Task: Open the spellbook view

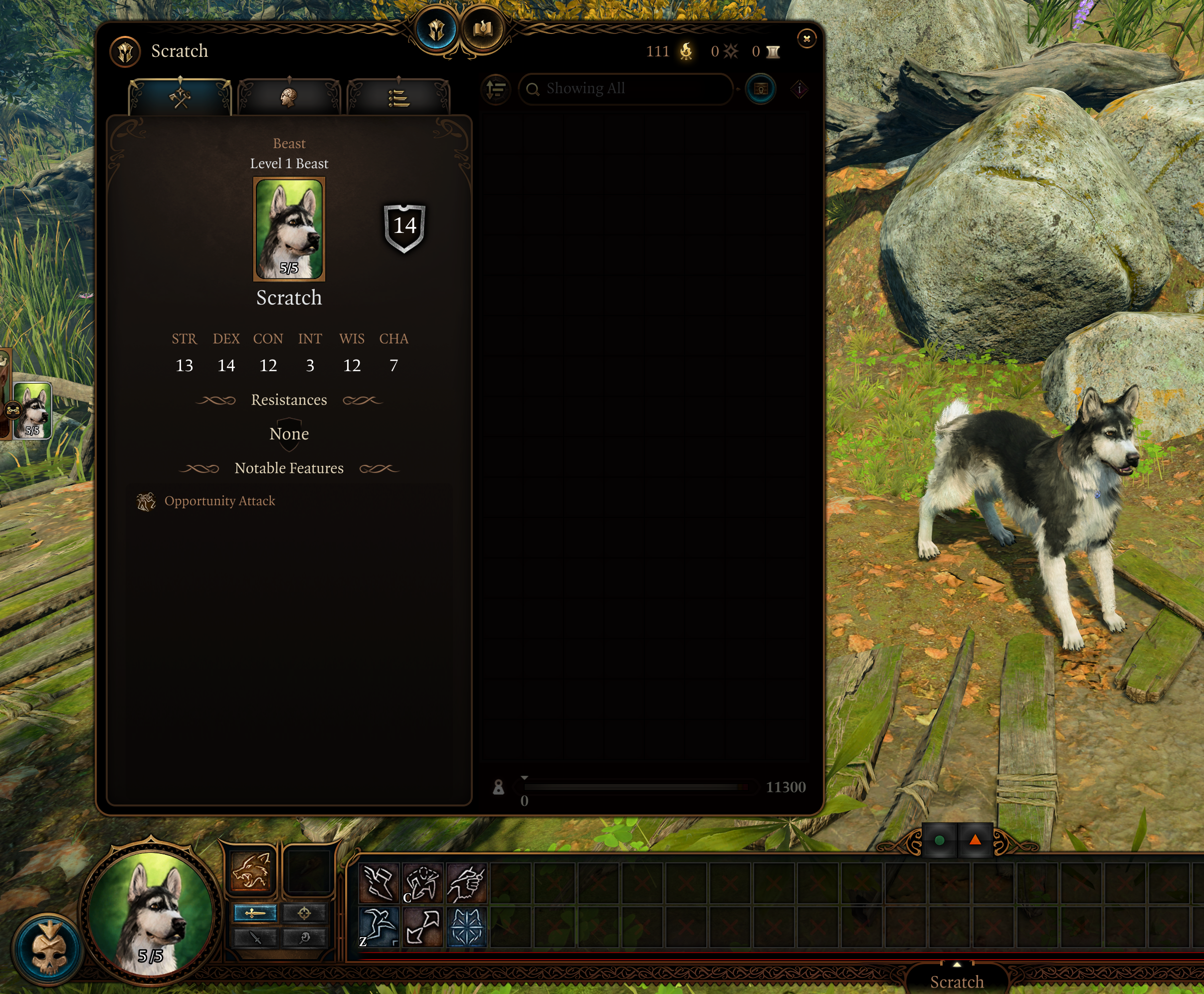Action: [483, 30]
